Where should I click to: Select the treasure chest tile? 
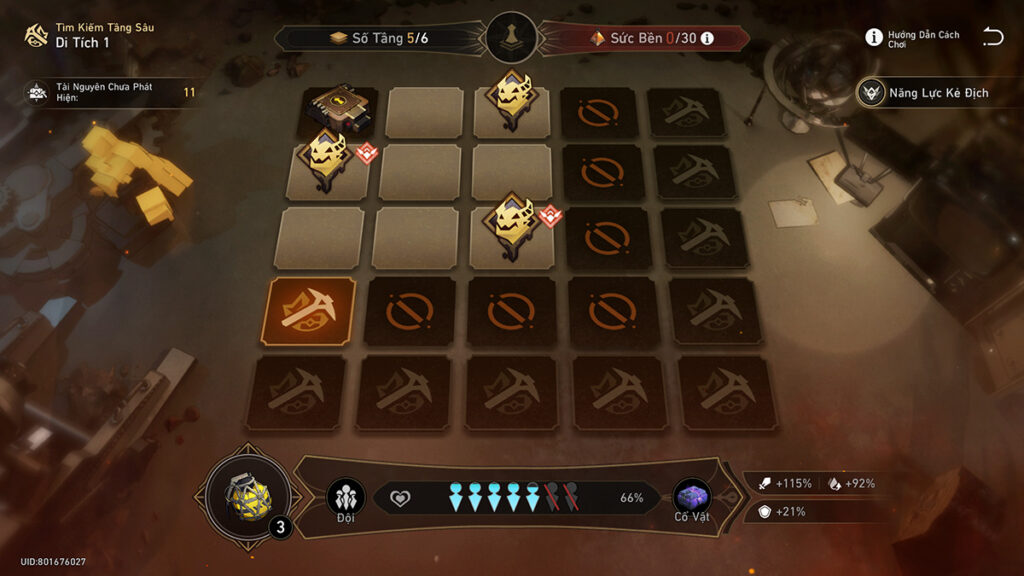pyautogui.click(x=338, y=110)
